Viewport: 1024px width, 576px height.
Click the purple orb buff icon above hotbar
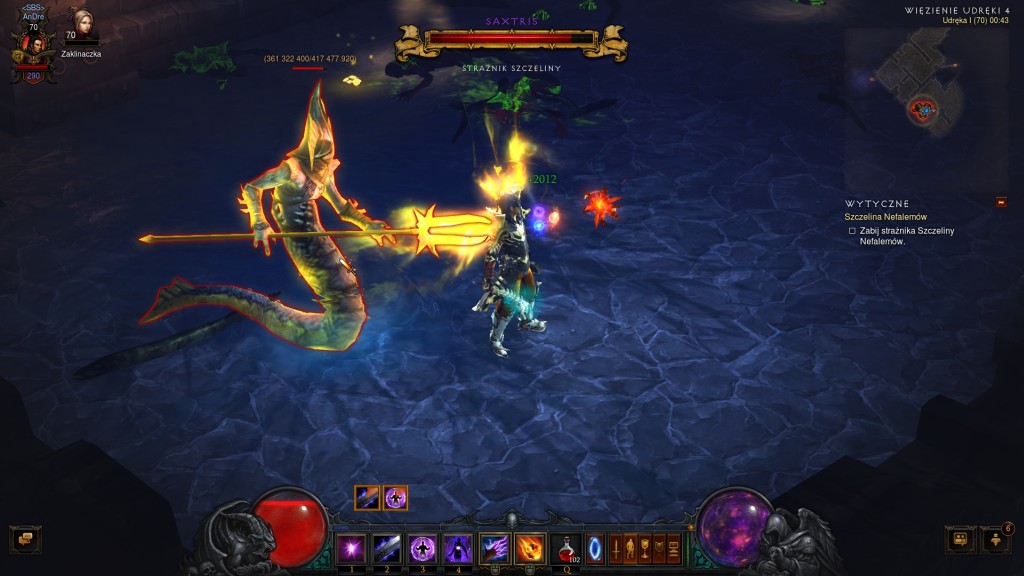coord(396,498)
